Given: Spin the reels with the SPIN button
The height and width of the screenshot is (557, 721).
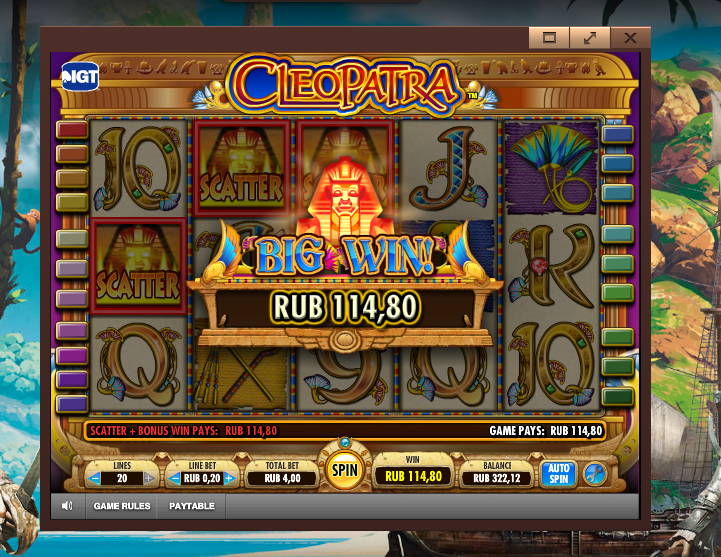Looking at the screenshot, I should pyautogui.click(x=345, y=469).
